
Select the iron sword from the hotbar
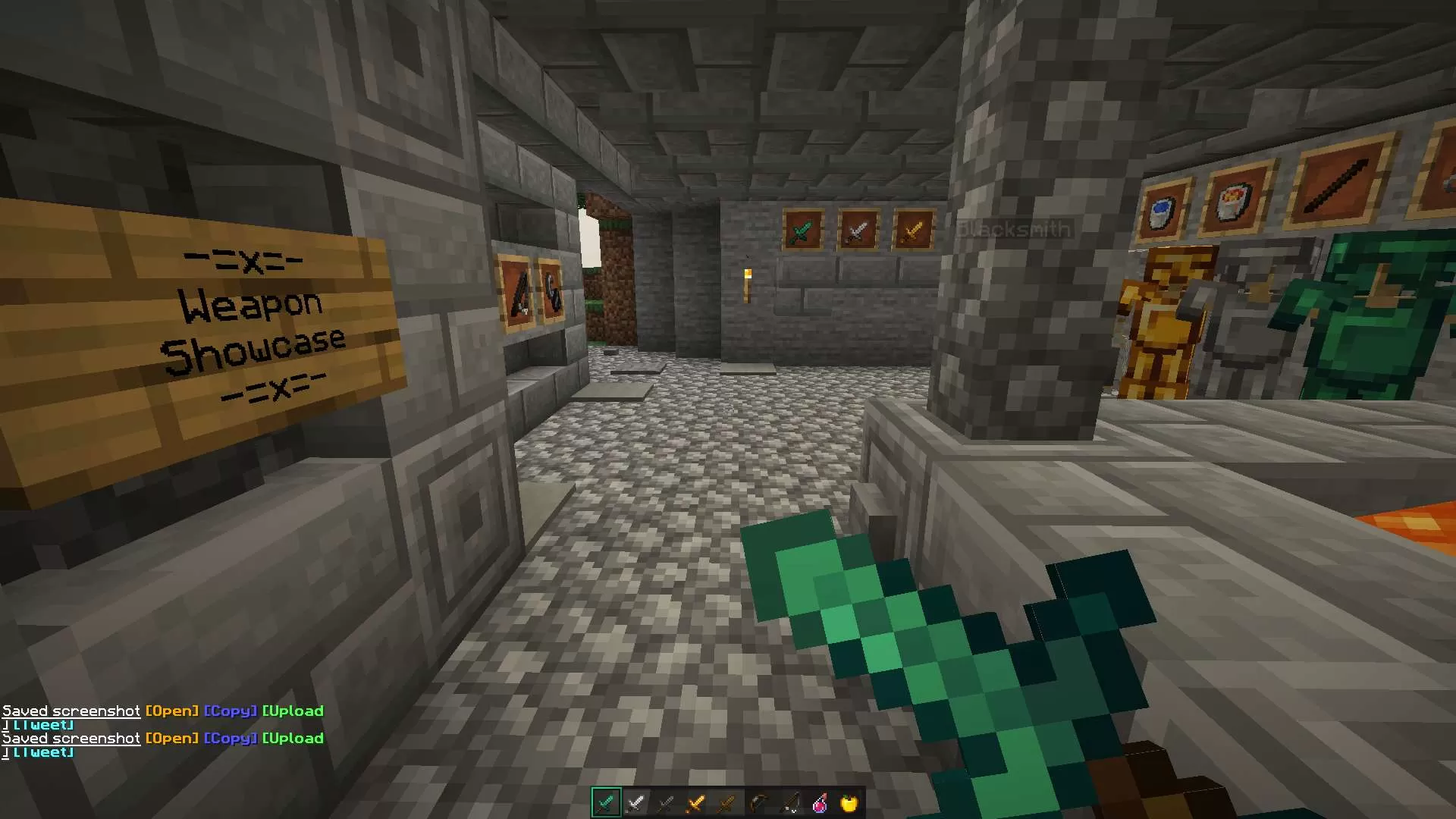(635, 802)
